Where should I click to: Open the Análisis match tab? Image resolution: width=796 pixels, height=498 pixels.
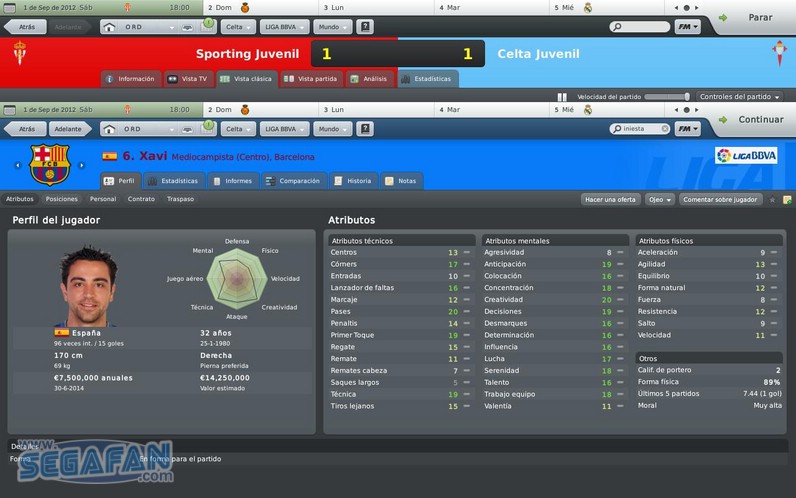pyautogui.click(x=369, y=78)
